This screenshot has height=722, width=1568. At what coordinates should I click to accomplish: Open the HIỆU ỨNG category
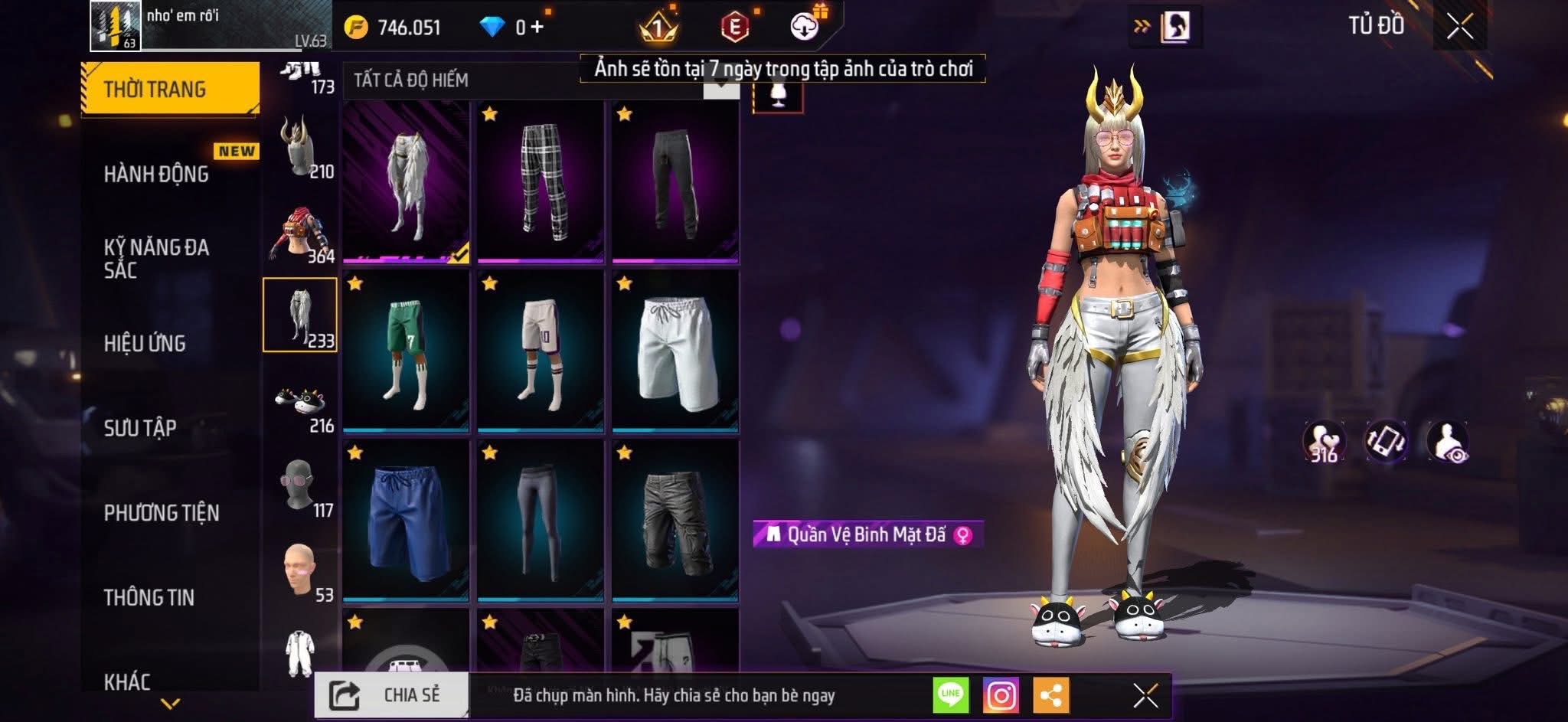(145, 343)
